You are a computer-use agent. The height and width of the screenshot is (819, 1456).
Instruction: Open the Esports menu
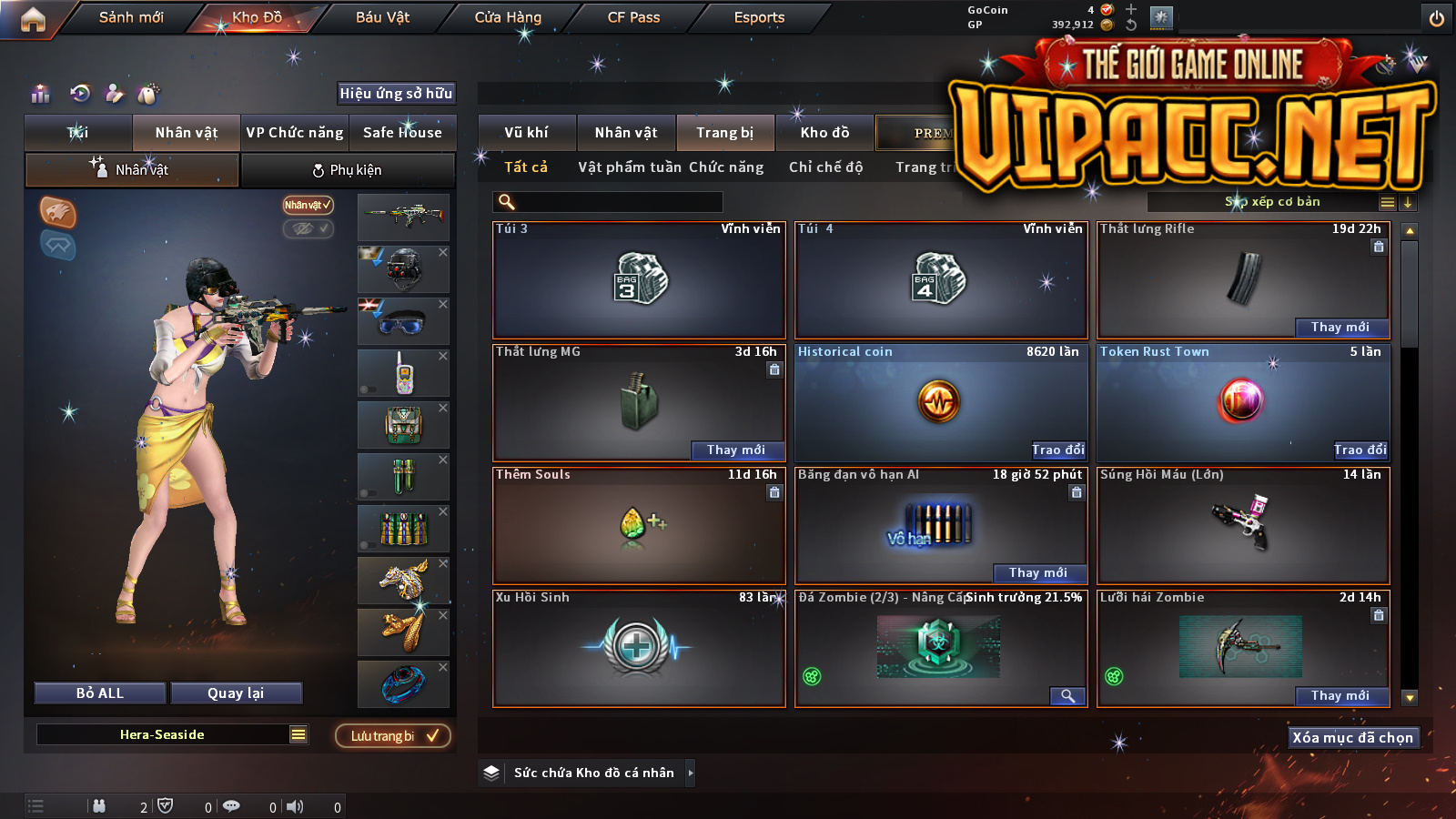tap(759, 17)
